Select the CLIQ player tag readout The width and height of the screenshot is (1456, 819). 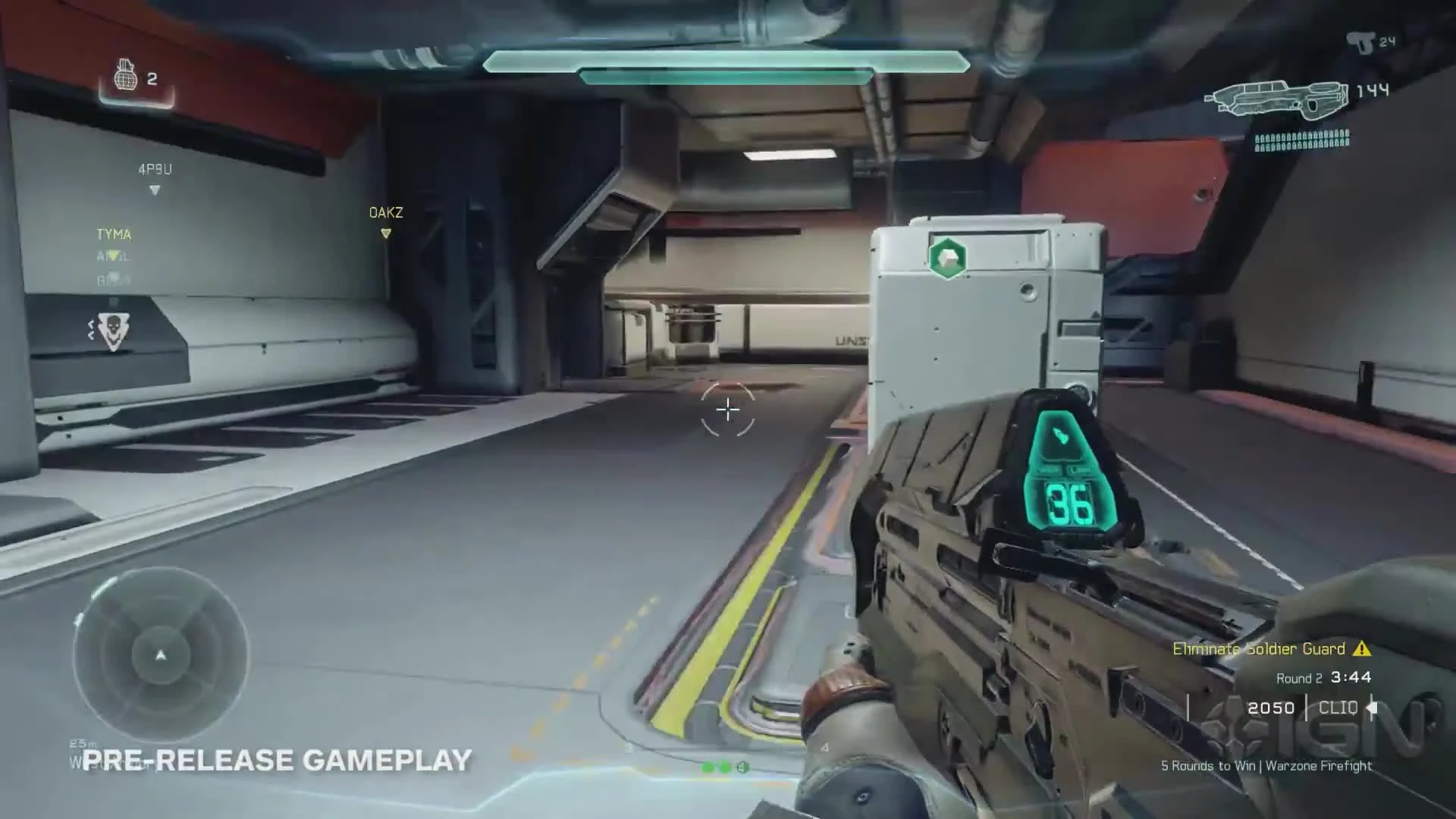point(1338,708)
